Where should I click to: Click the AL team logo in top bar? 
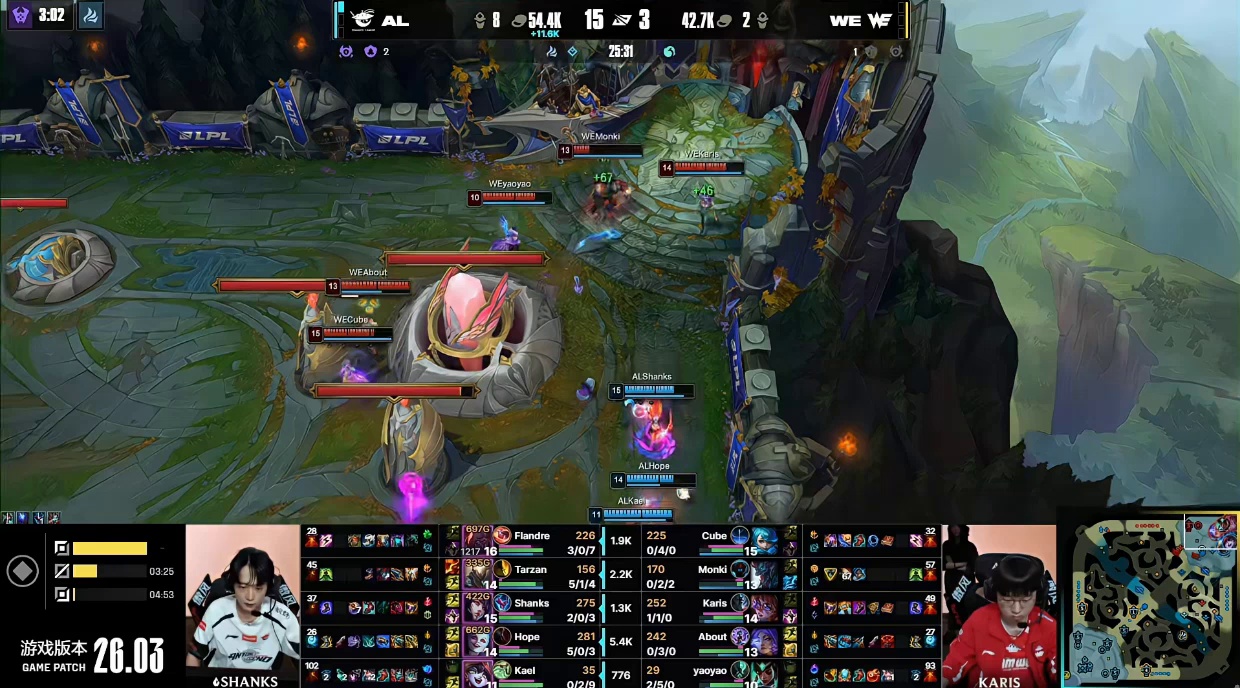(x=362, y=20)
